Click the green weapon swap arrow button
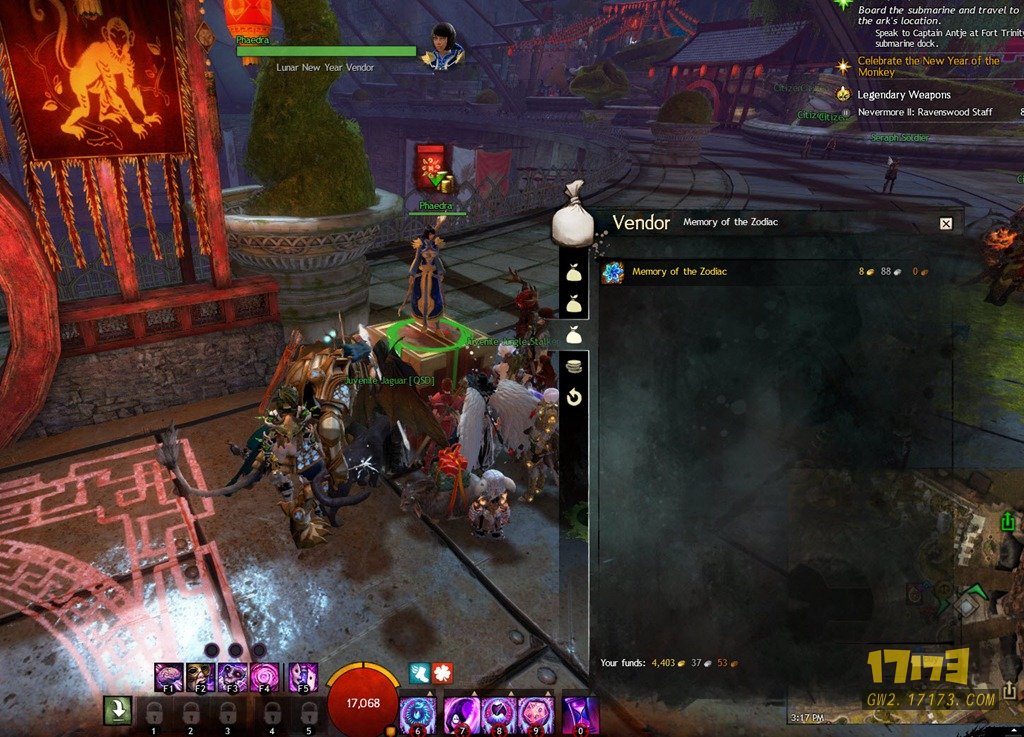The image size is (1024, 737). [118, 710]
